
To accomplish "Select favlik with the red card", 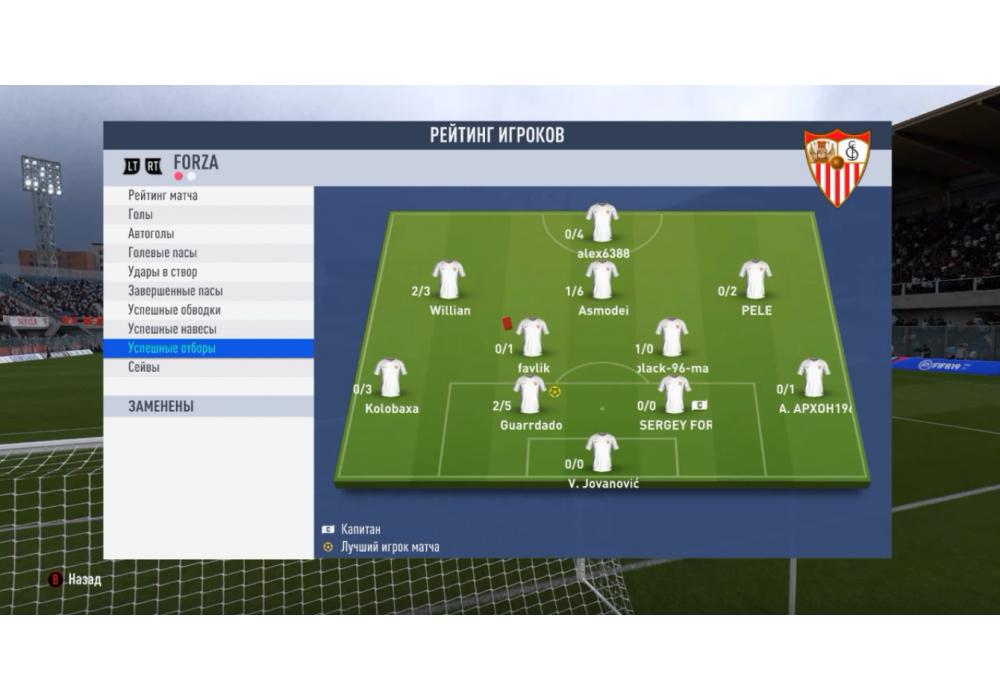I will (x=532, y=338).
